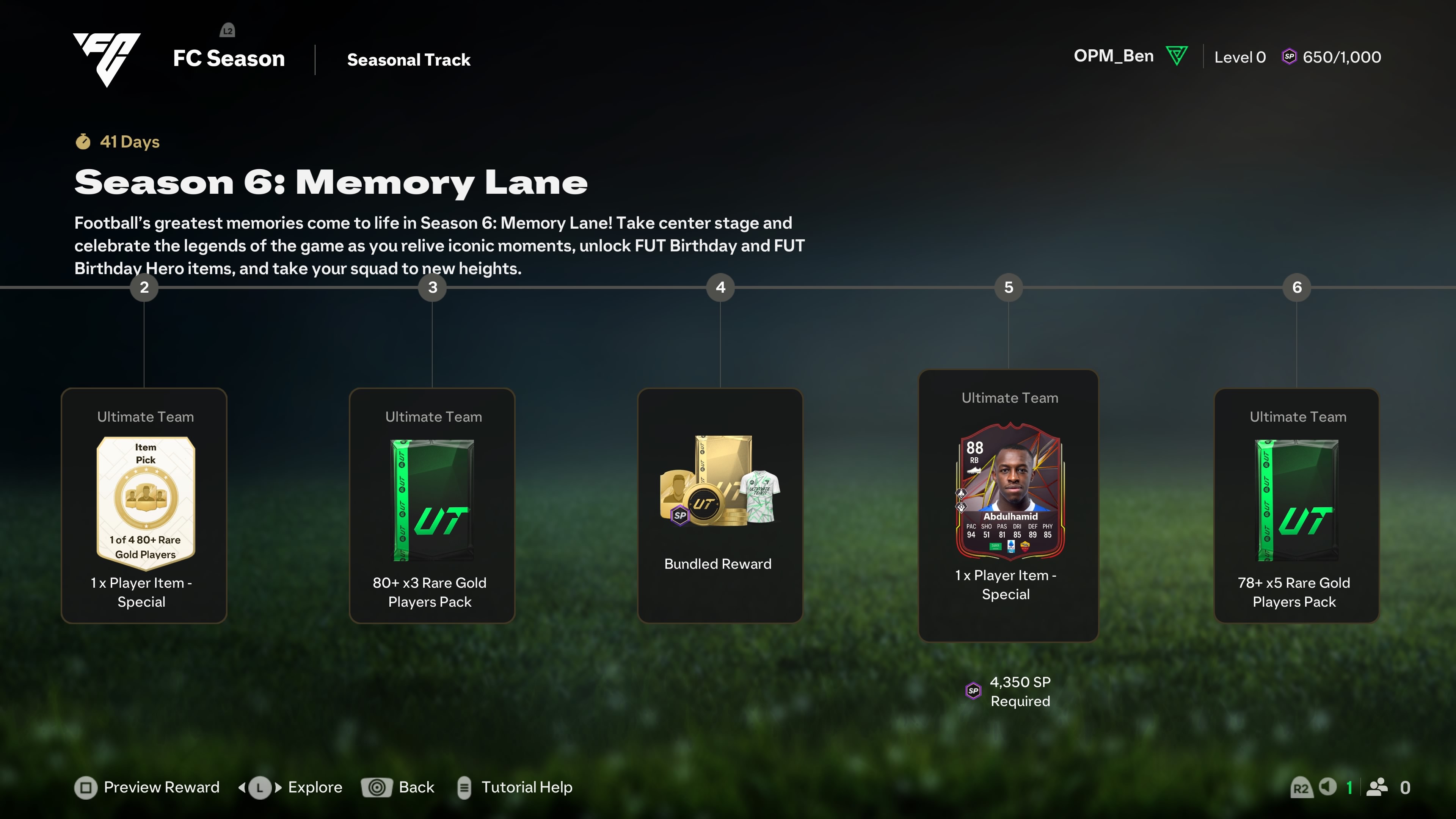This screenshot has width=1456, height=819.
Task: Switch to the Seasonal Track tab
Action: click(408, 60)
